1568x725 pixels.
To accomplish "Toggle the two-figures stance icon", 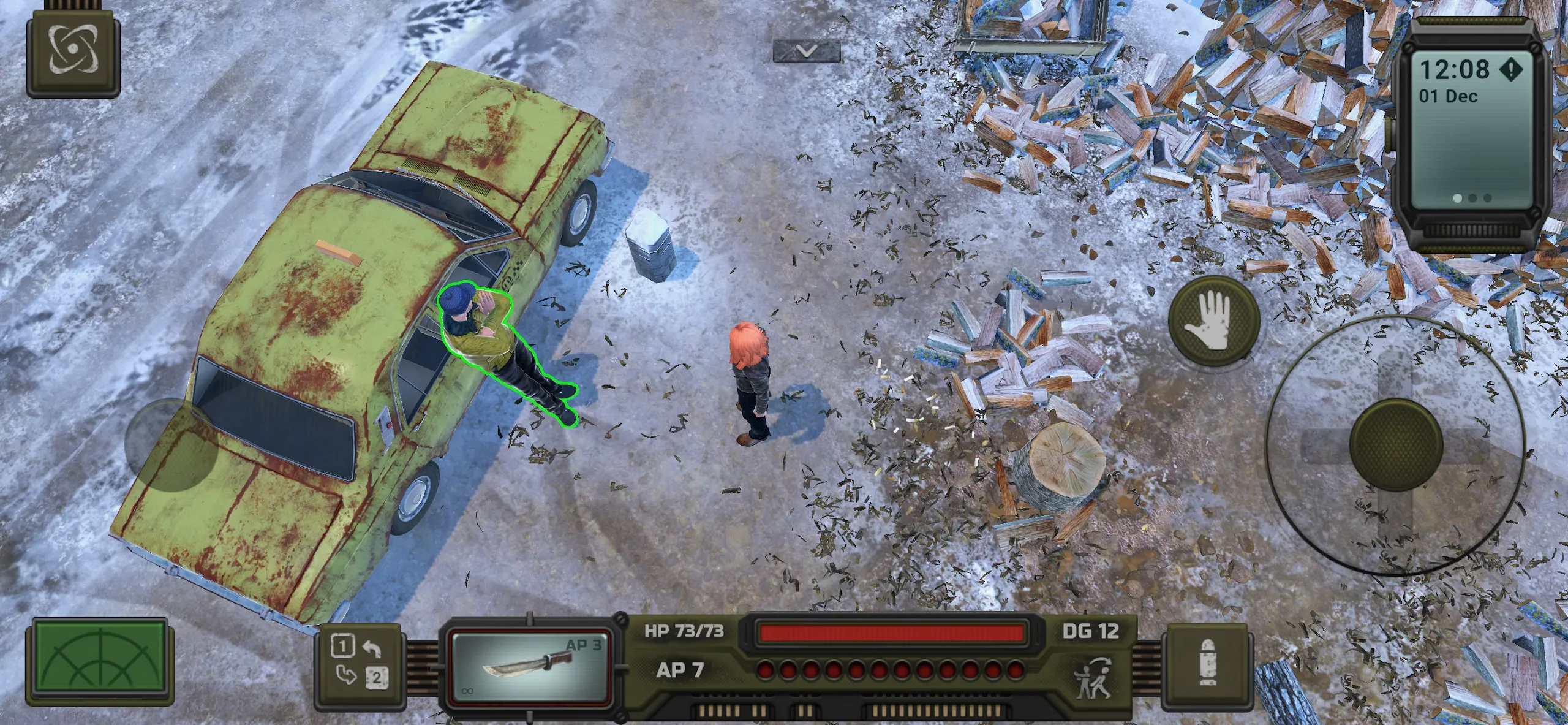I will pyautogui.click(x=1094, y=678).
